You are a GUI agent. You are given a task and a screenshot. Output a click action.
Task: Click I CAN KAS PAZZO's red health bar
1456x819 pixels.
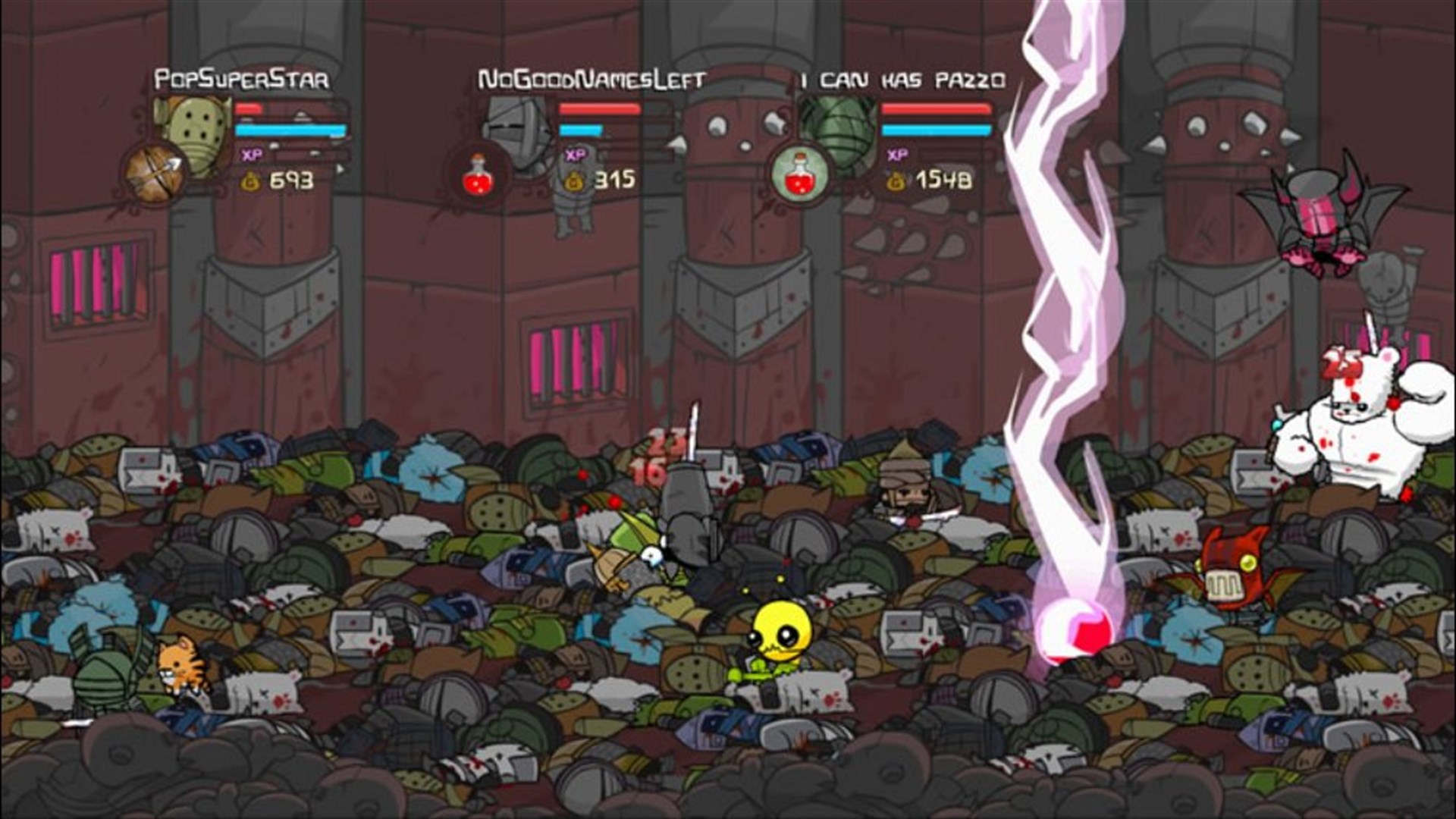click(937, 111)
